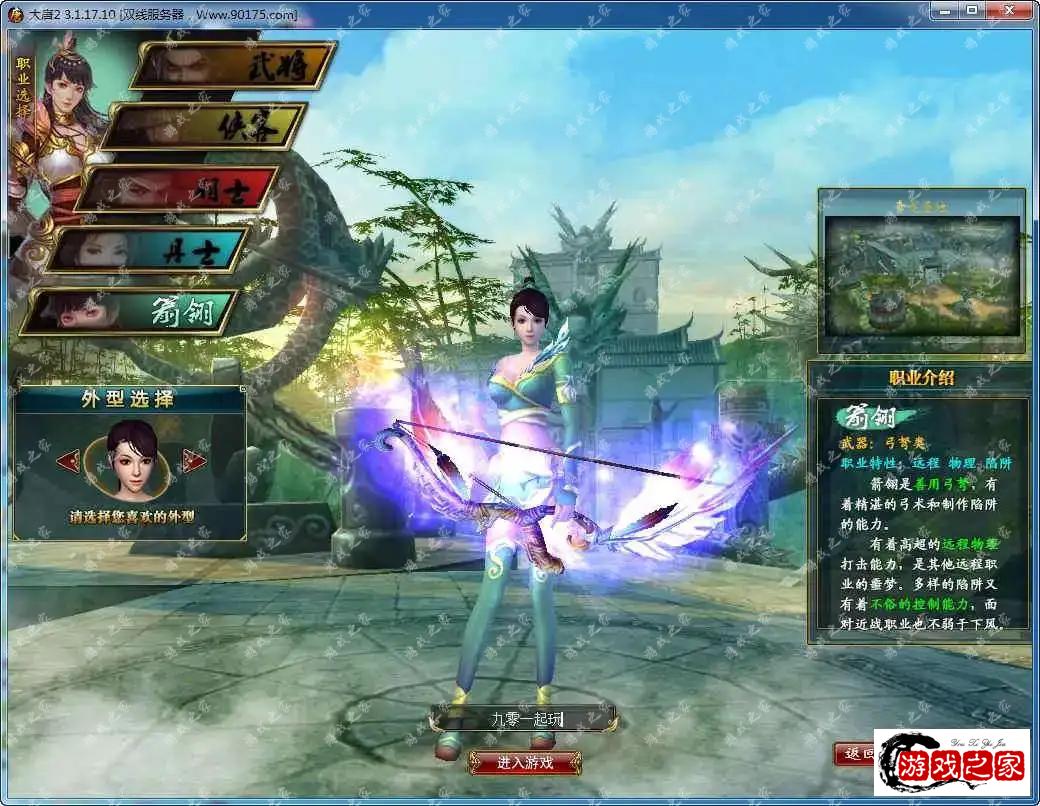The width and height of the screenshot is (1040, 806).
Task: Choose the 侠客 class
Action: (x=204, y=127)
